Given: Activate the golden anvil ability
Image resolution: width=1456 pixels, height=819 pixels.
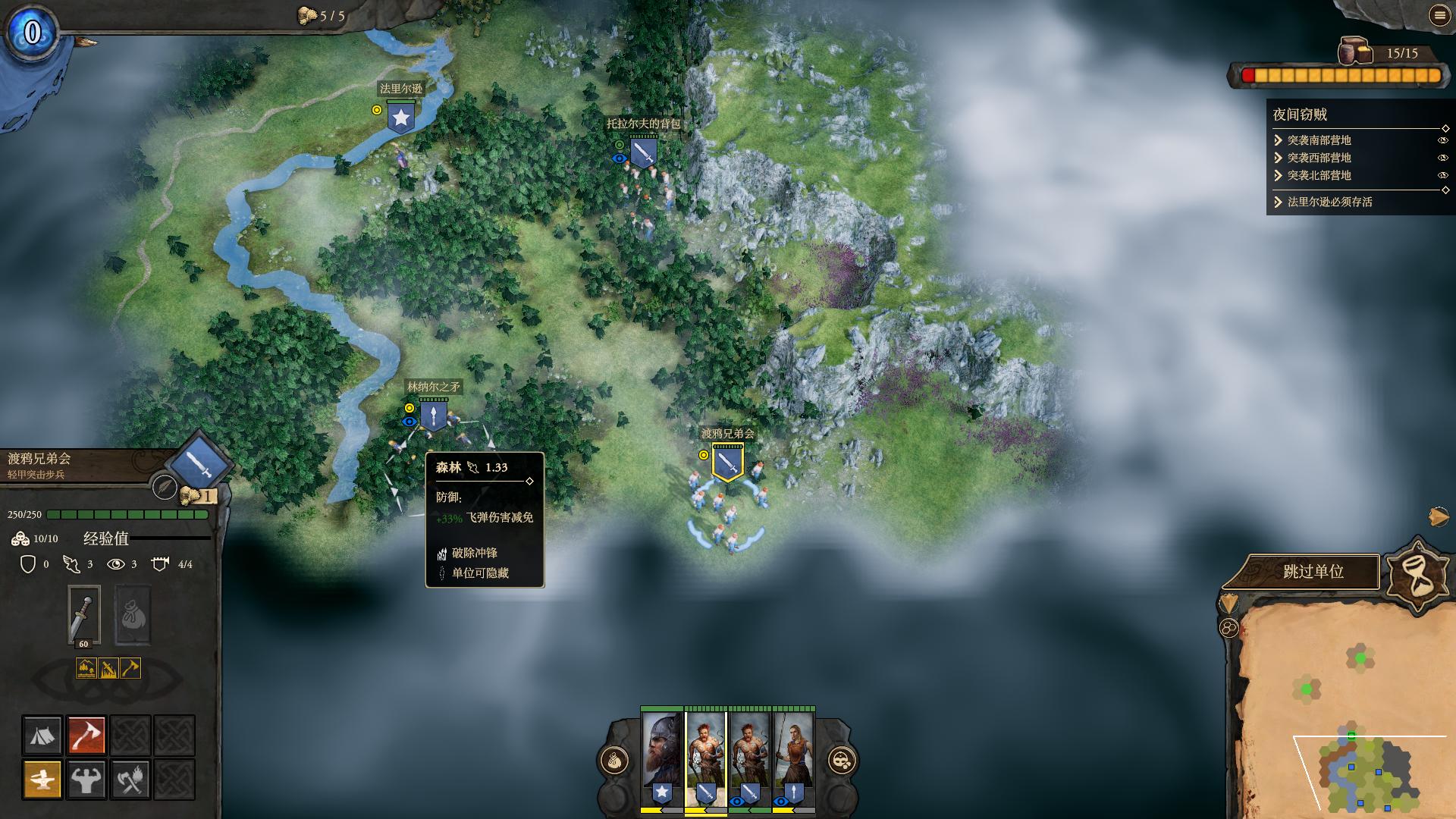Looking at the screenshot, I should 42,779.
